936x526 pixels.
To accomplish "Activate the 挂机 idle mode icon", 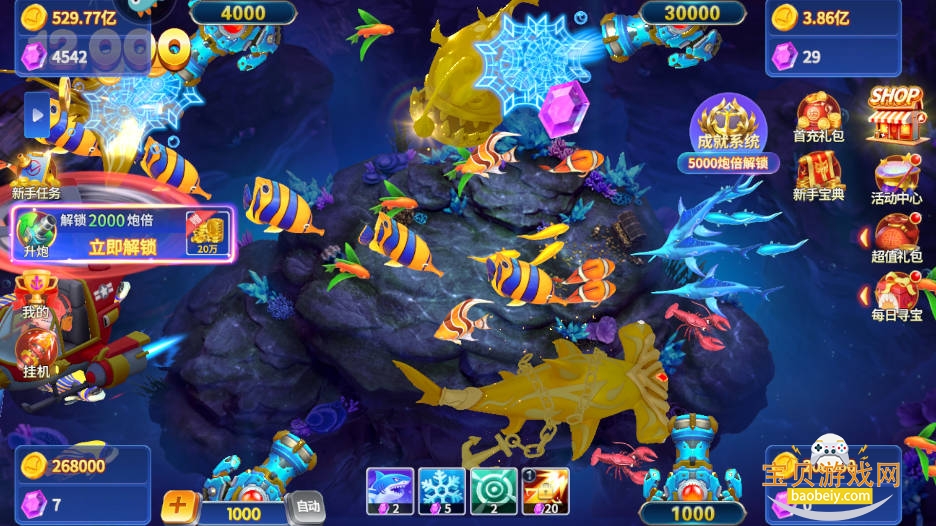I will (36, 354).
